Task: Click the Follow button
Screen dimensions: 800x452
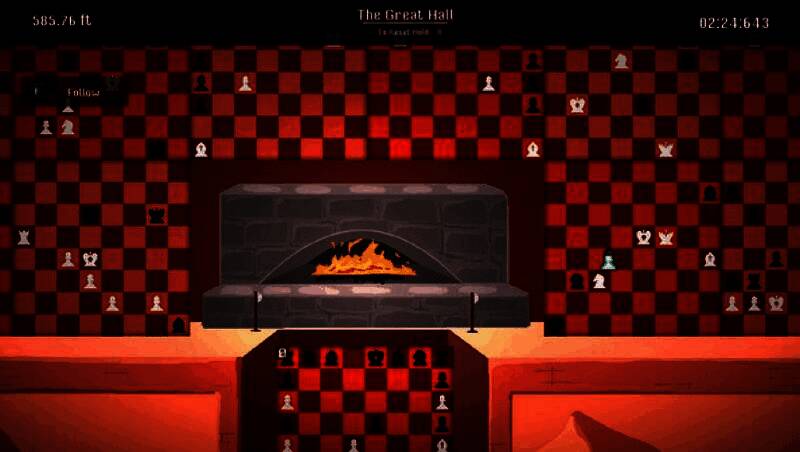Action: (x=82, y=93)
